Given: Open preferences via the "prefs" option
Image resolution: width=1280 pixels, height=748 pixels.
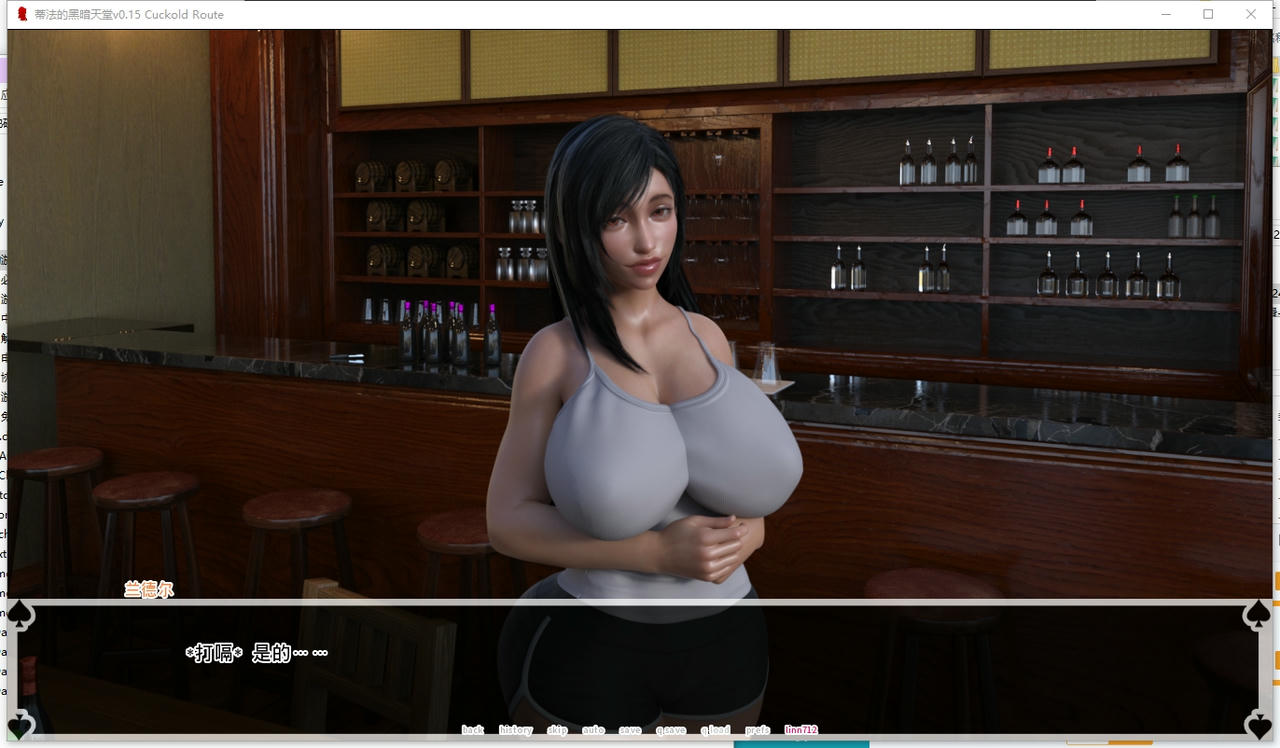Looking at the screenshot, I should click(x=756, y=730).
